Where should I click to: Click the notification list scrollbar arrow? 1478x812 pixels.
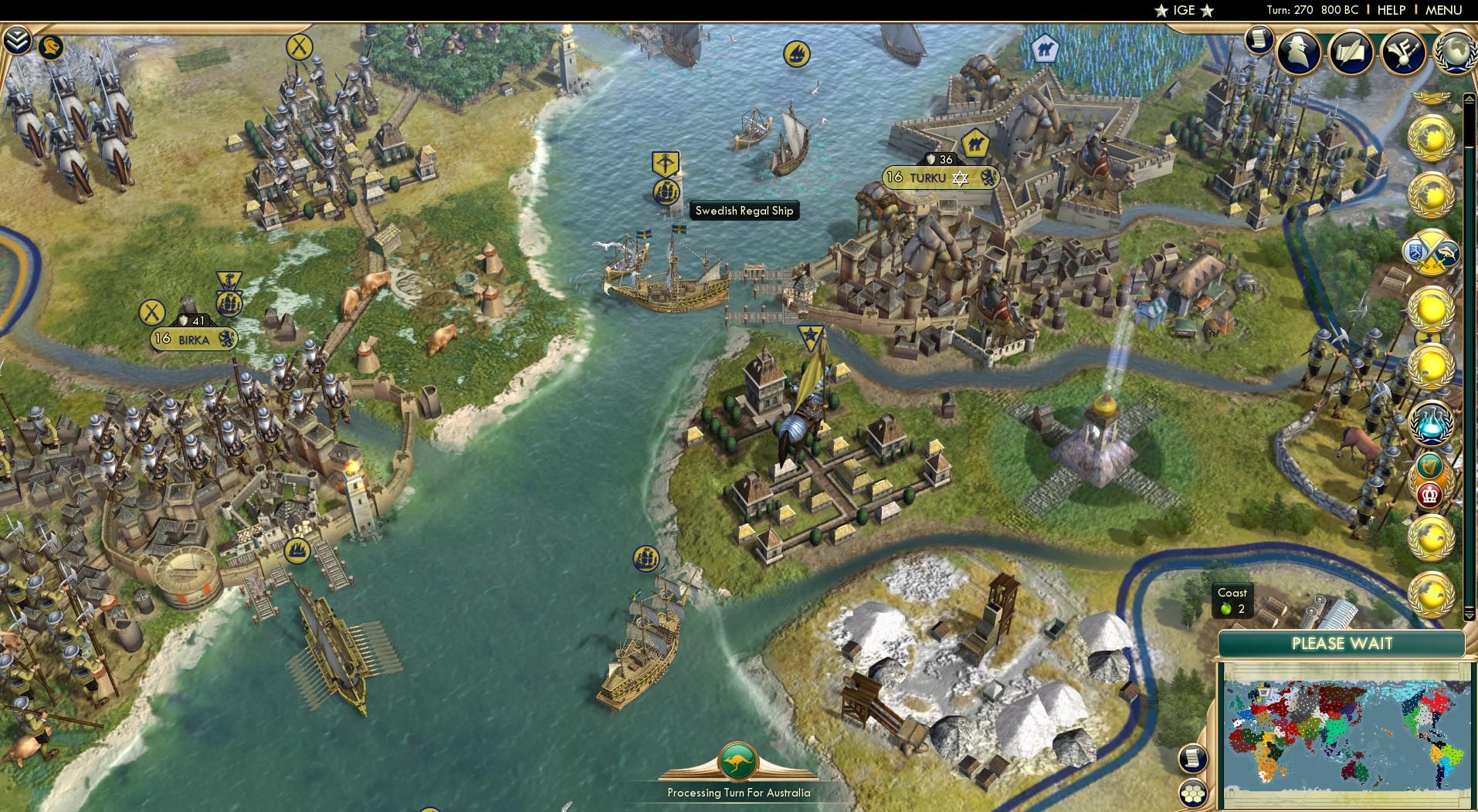click(1468, 98)
